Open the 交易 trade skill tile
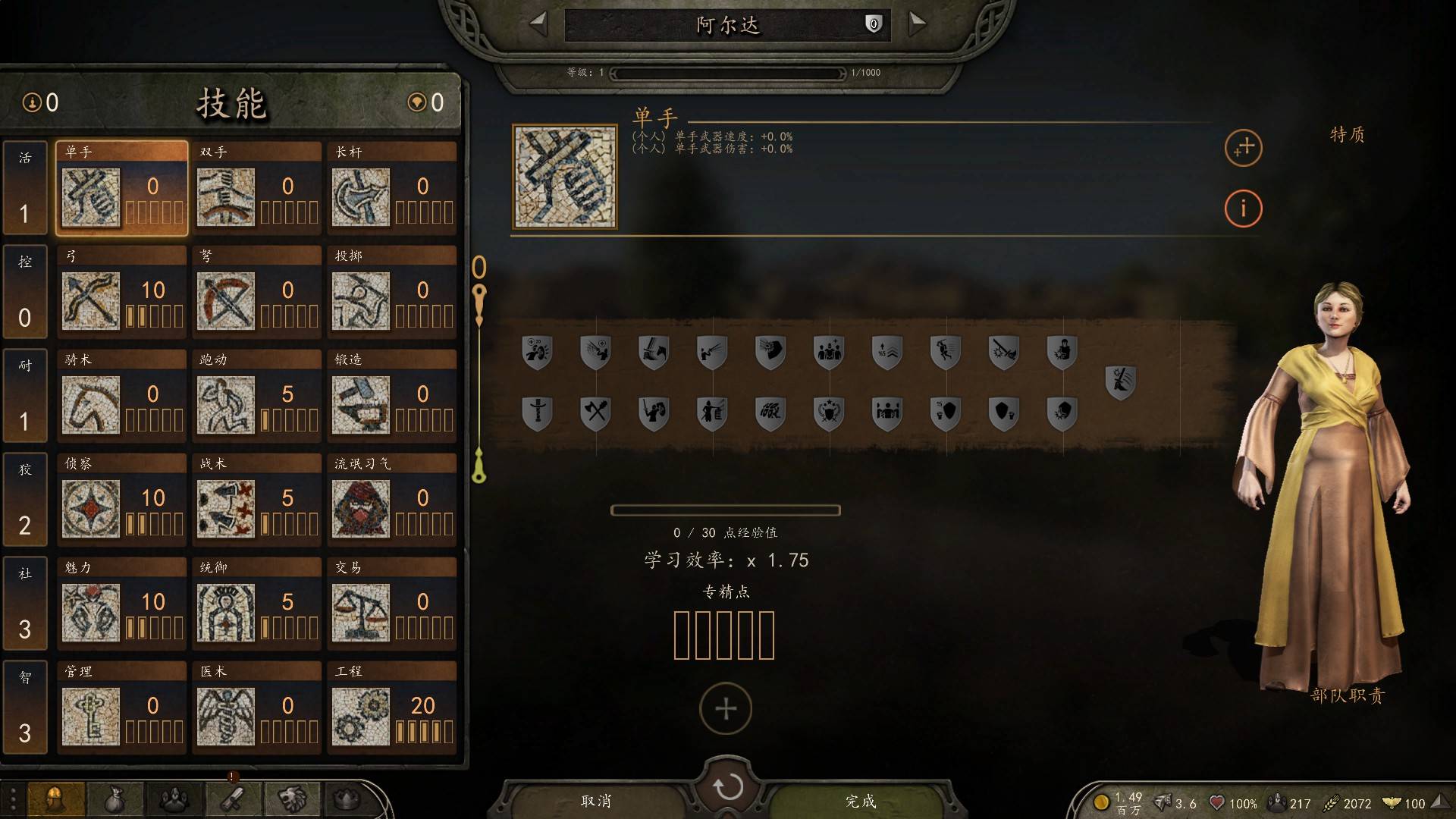 (391, 604)
